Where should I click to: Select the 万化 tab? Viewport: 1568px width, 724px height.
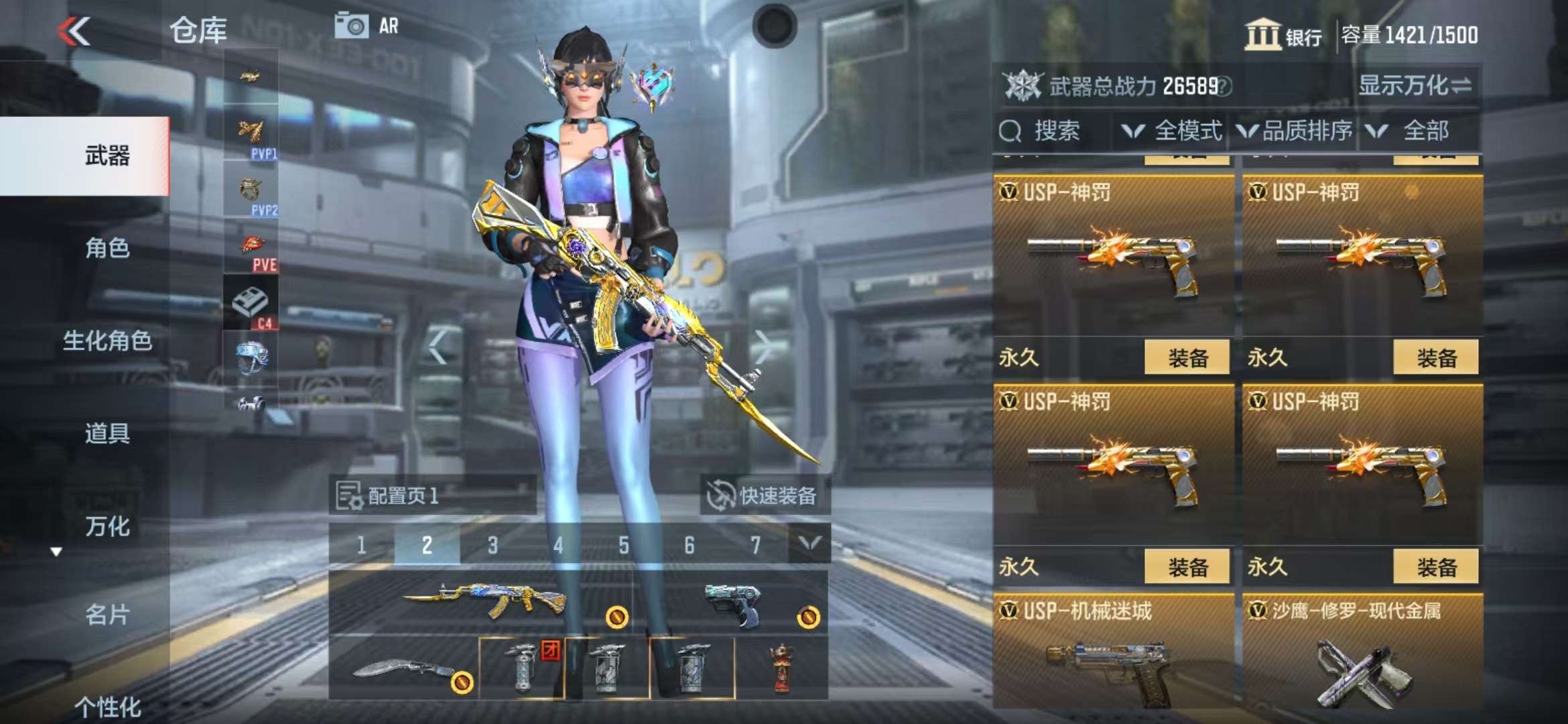point(107,526)
